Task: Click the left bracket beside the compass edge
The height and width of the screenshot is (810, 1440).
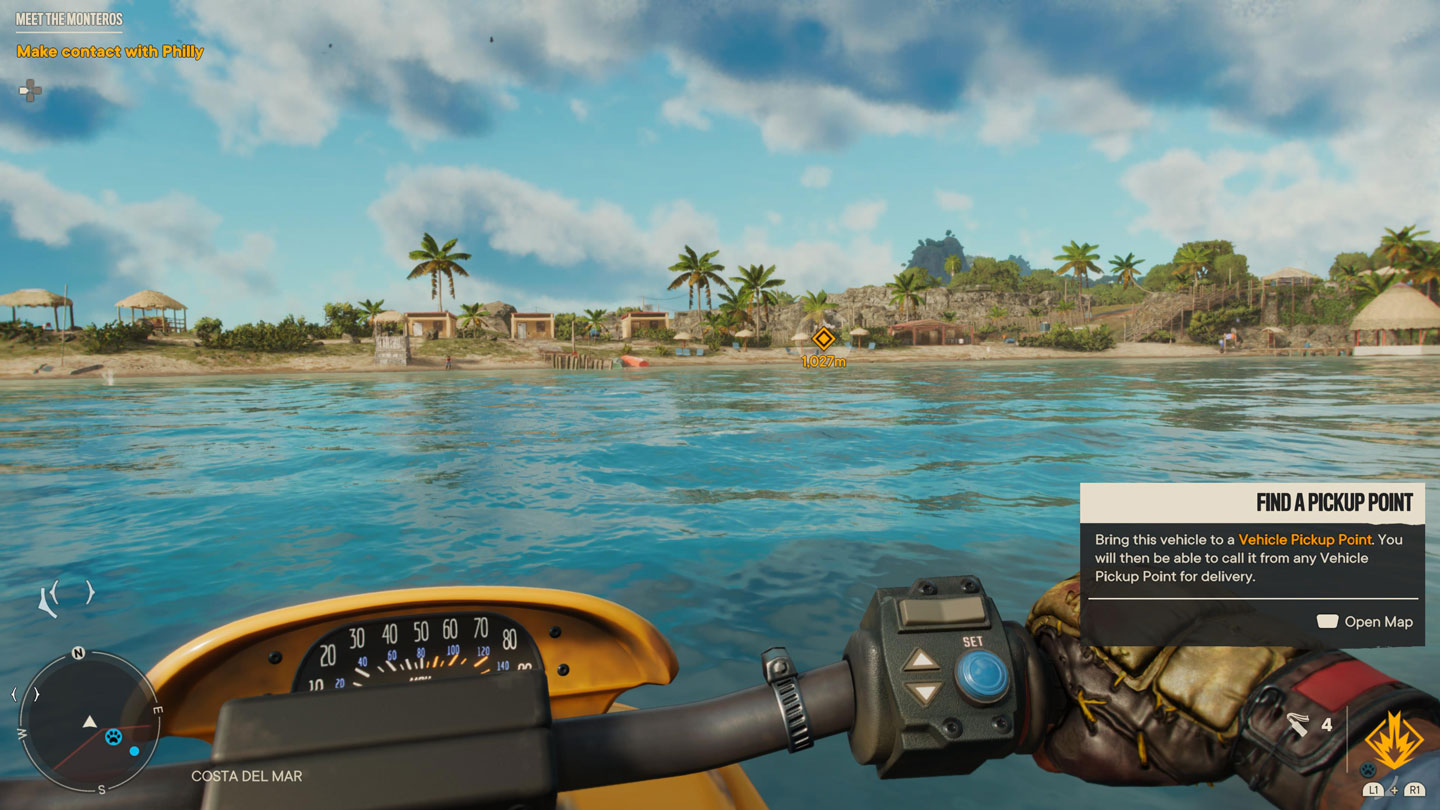Action: click(x=14, y=693)
